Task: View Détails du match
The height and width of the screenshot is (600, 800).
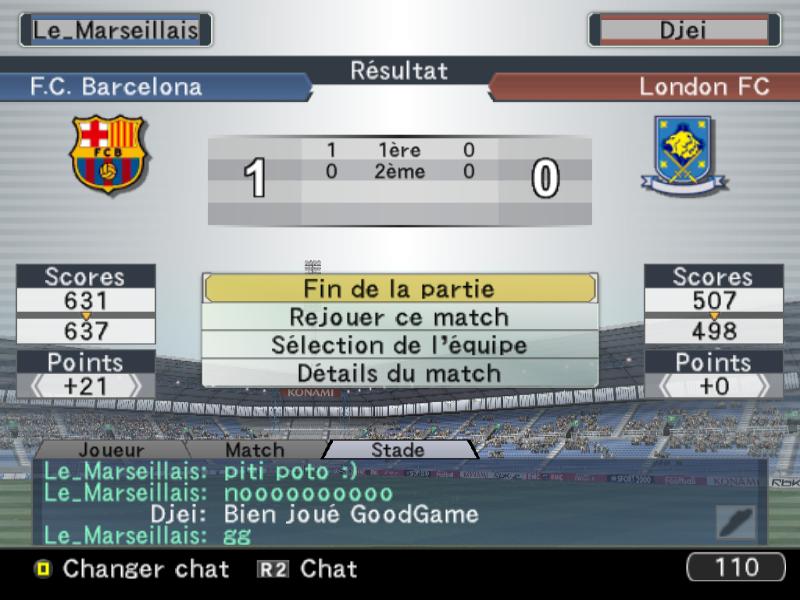Action: [x=399, y=373]
